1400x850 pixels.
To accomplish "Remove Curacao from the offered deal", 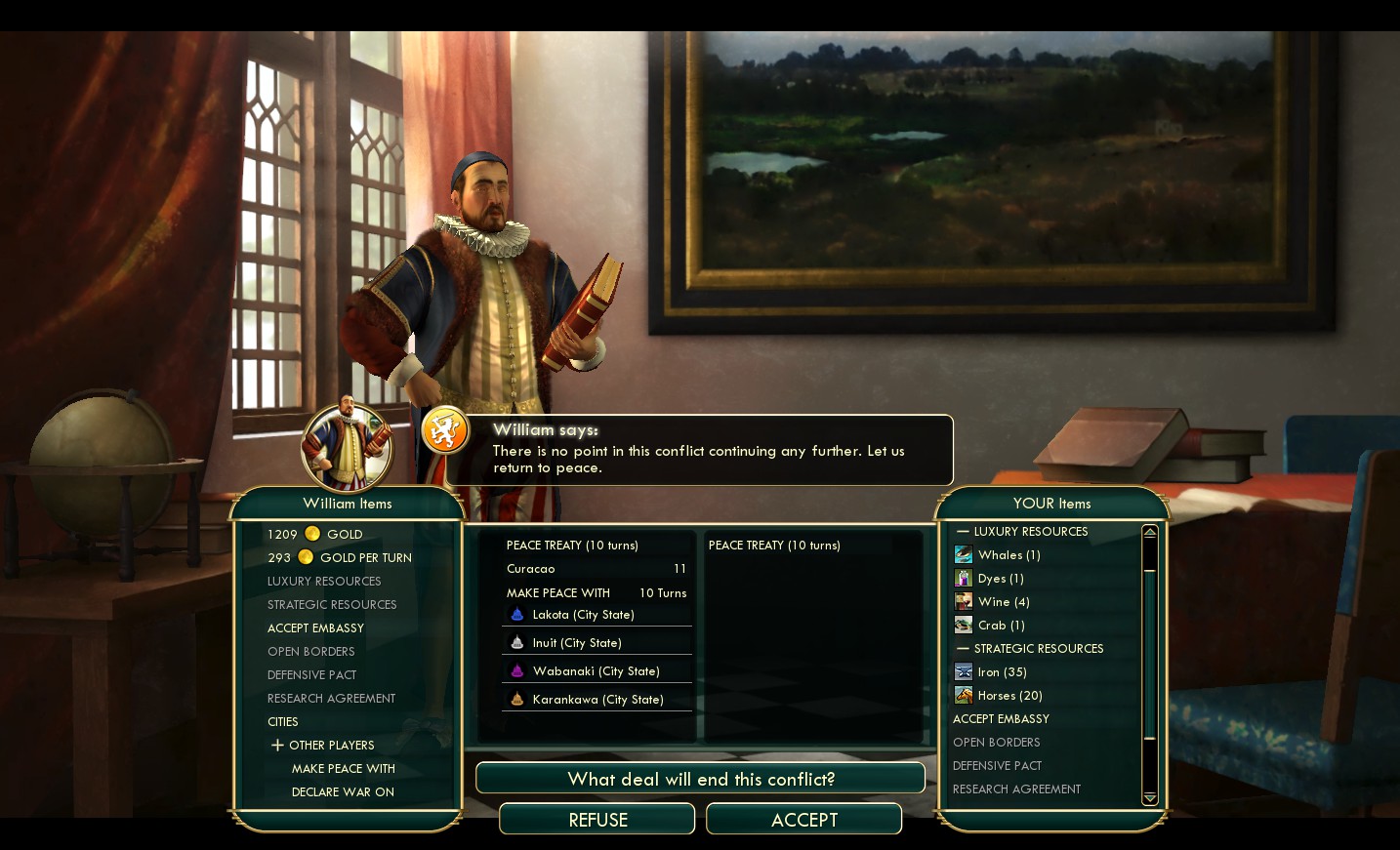I will click(531, 568).
